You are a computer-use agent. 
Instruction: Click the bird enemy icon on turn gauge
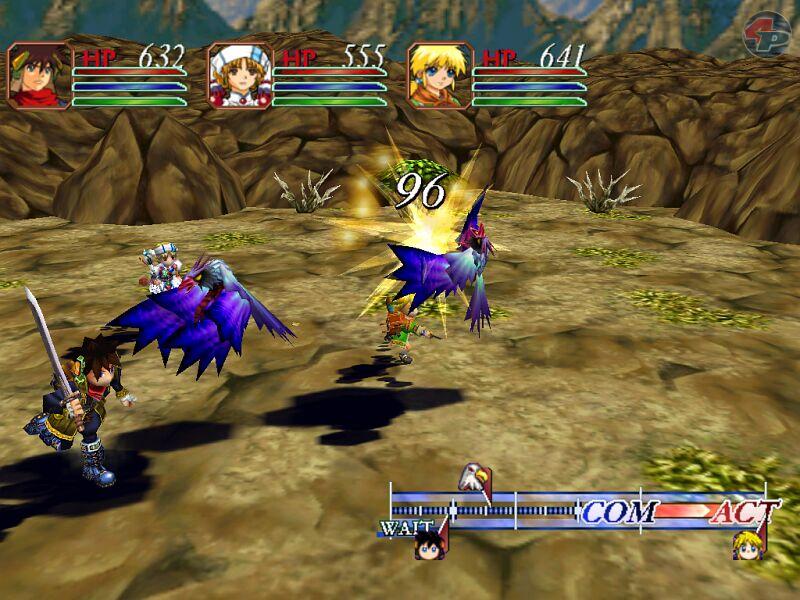(x=473, y=477)
